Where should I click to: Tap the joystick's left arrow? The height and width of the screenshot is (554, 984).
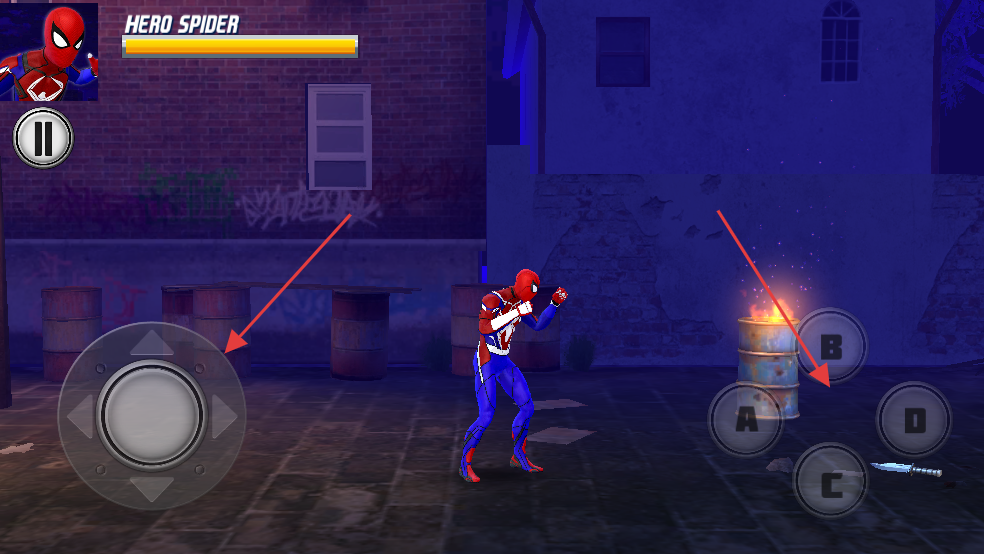(79, 415)
